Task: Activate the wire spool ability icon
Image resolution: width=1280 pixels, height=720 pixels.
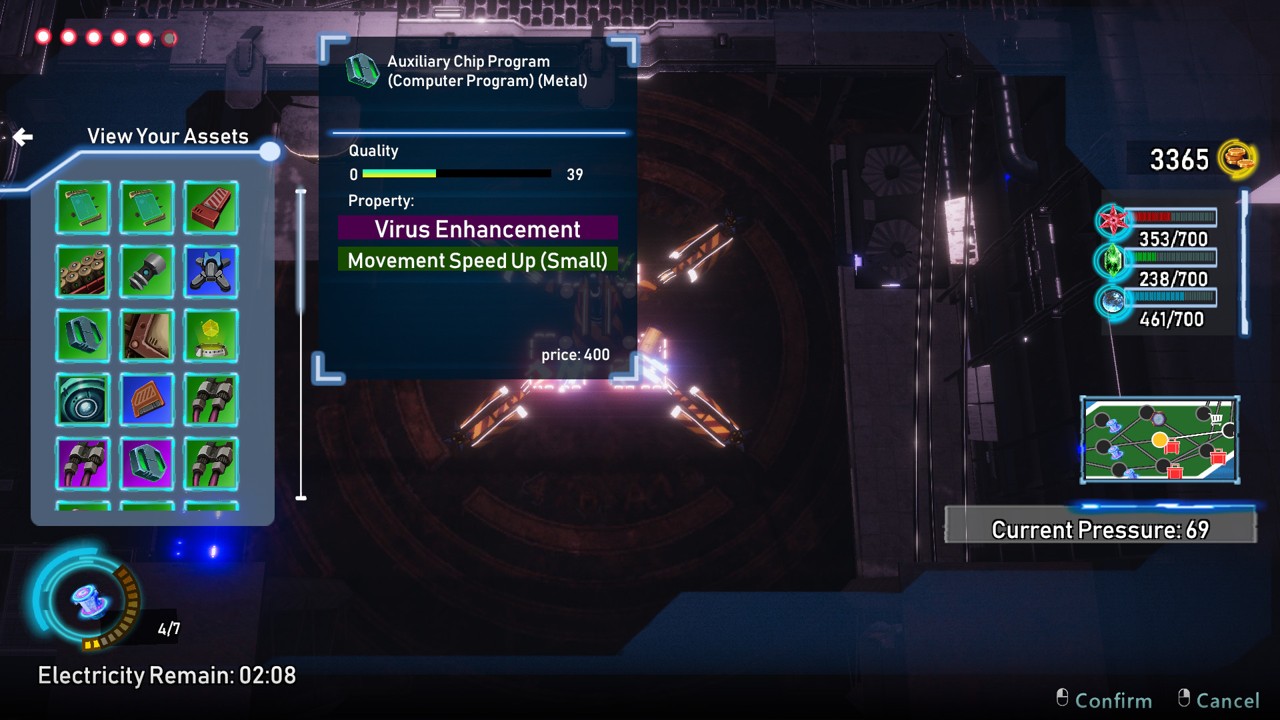Action: (x=86, y=600)
